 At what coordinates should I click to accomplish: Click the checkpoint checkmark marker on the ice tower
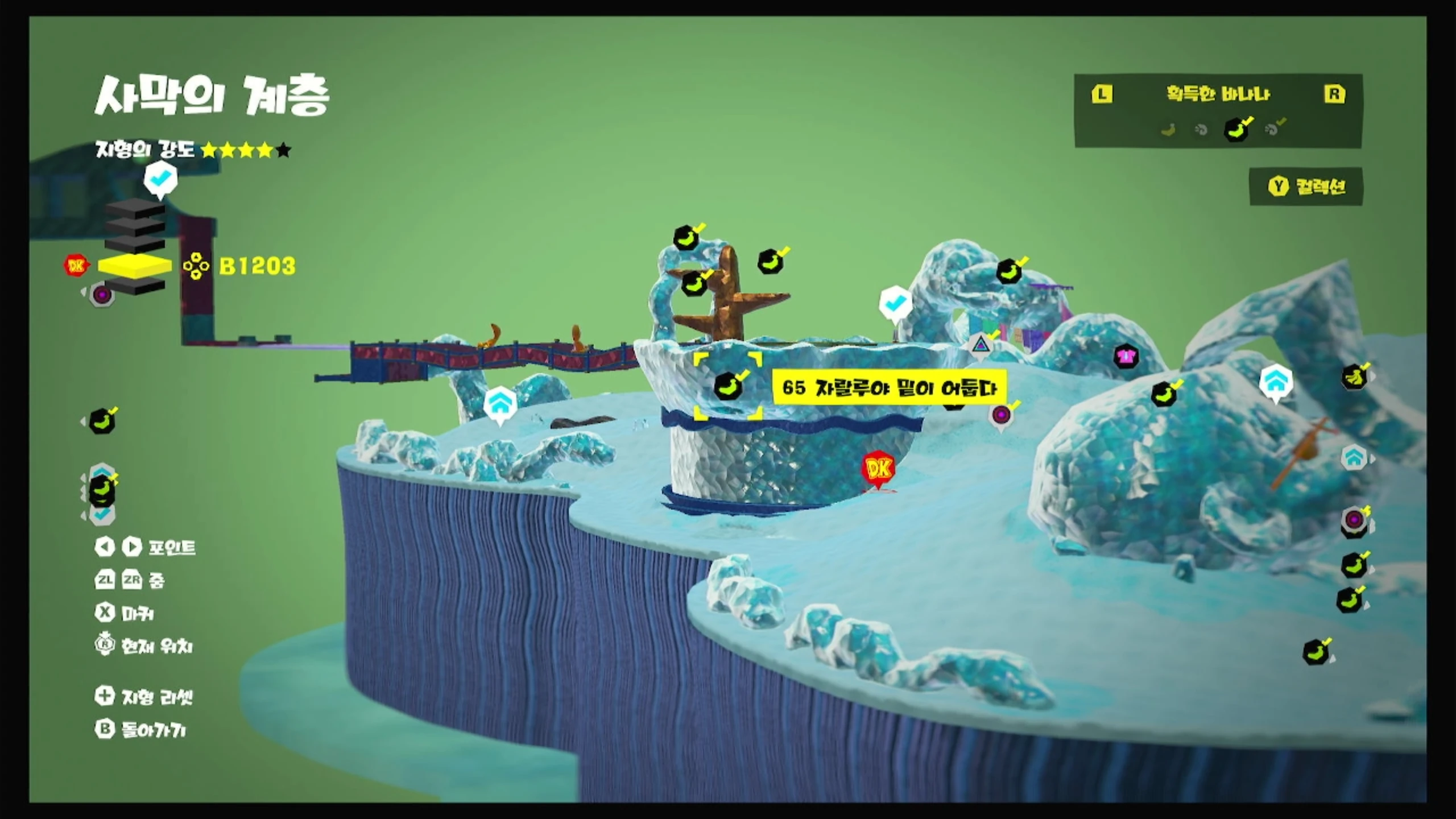[895, 303]
